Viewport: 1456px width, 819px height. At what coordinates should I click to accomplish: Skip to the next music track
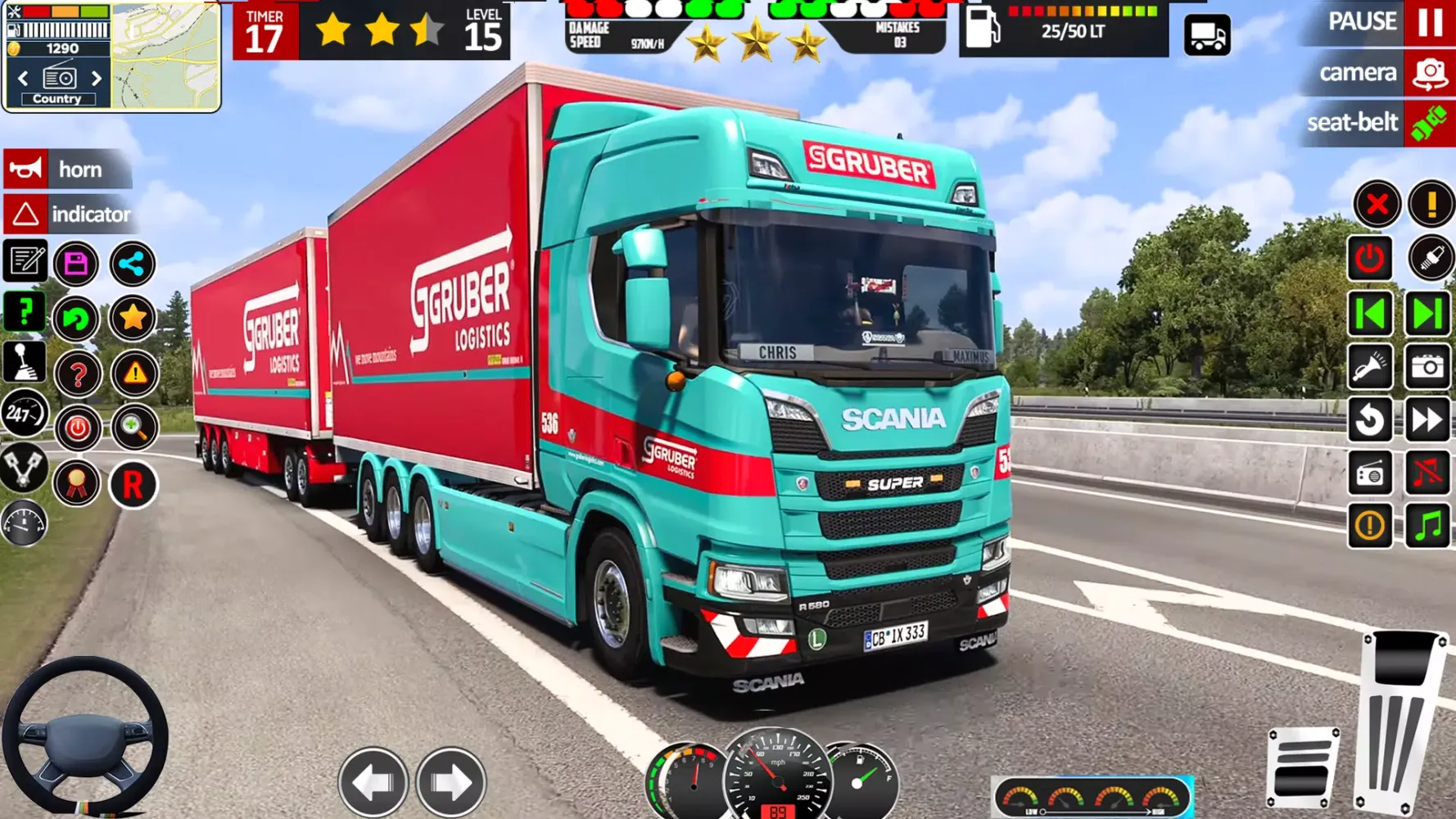coord(1427,314)
